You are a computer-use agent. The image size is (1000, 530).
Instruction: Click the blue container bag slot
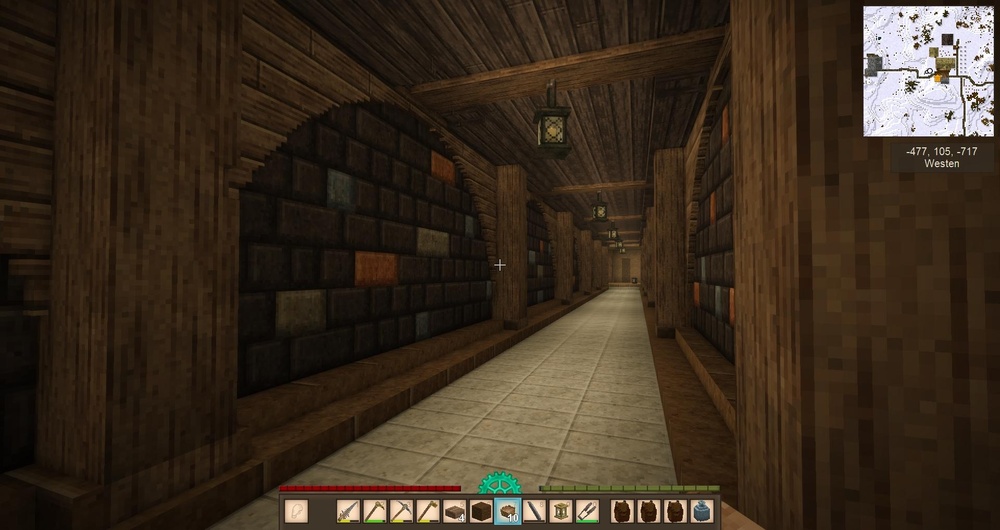[702, 511]
